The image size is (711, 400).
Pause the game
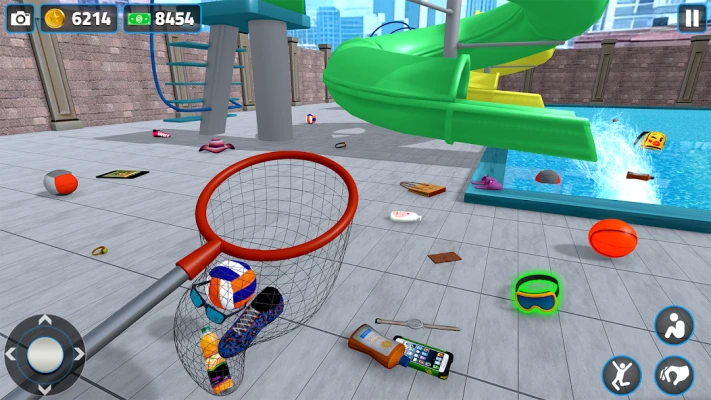(691, 18)
